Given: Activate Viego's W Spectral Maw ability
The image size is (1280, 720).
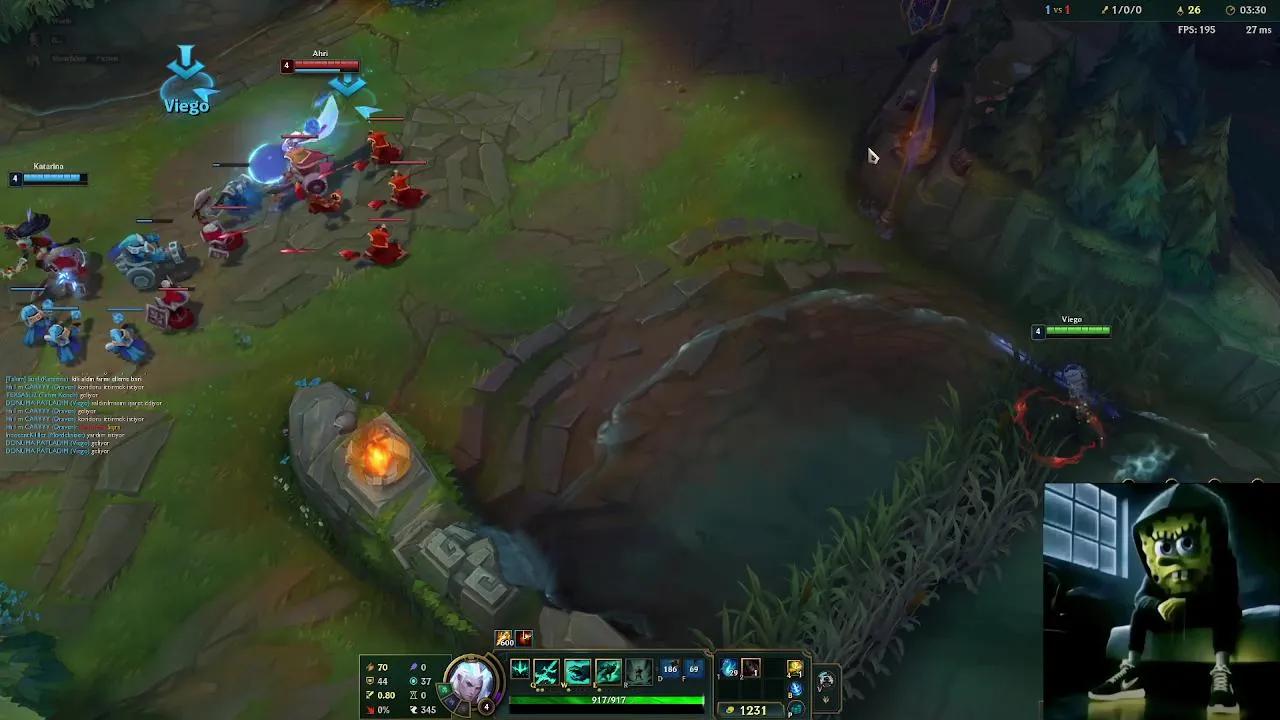Looking at the screenshot, I should 577,669.
